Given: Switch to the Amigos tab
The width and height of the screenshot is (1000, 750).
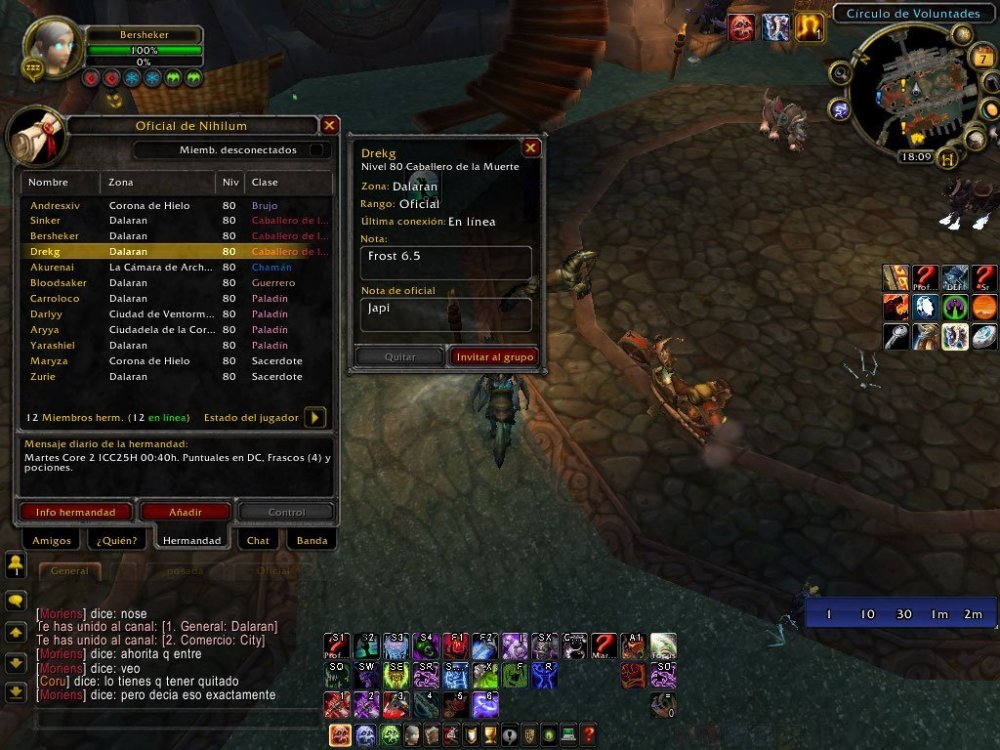Looking at the screenshot, I should (52, 540).
